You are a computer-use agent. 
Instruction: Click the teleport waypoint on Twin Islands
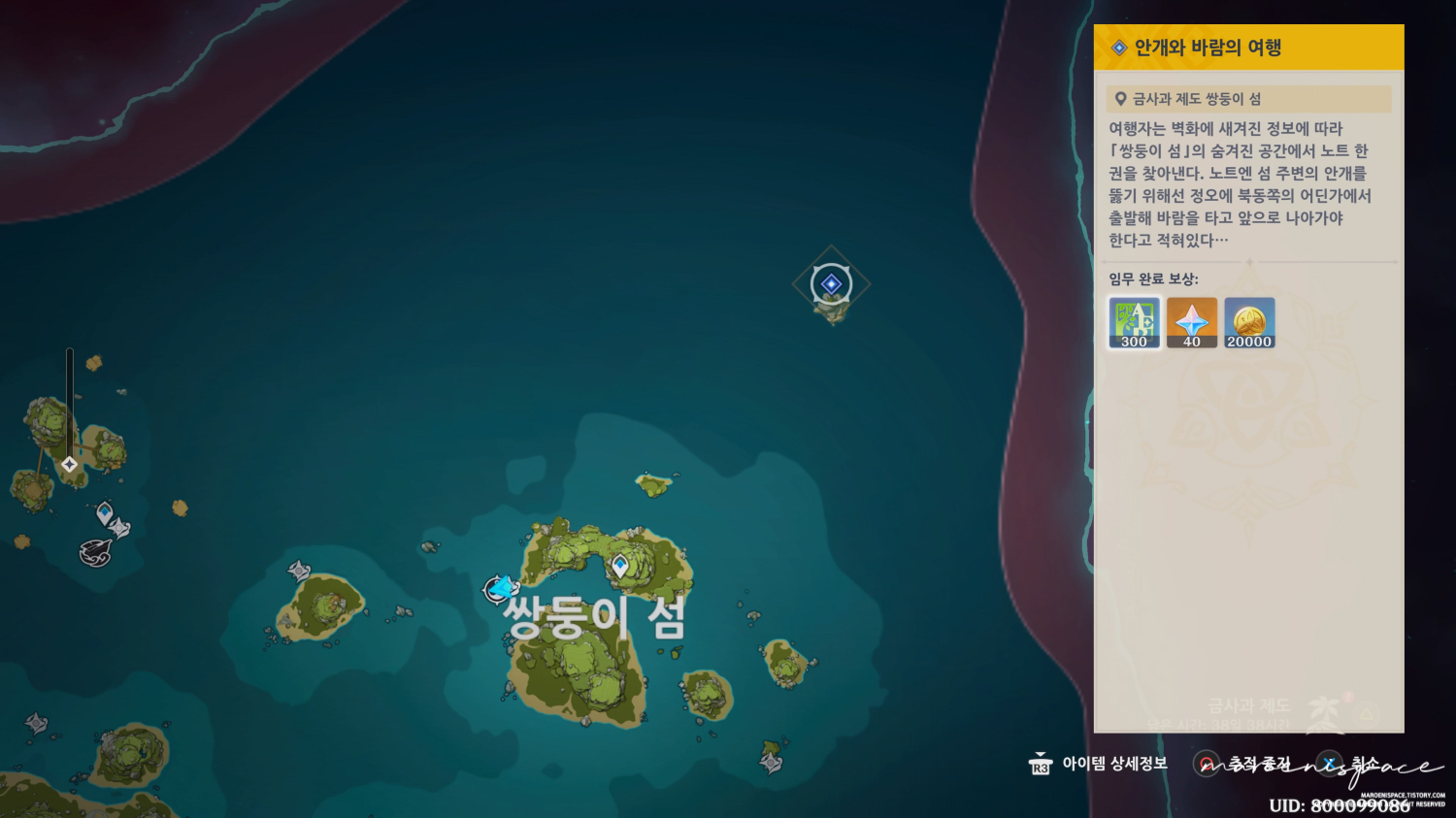pyautogui.click(x=622, y=565)
